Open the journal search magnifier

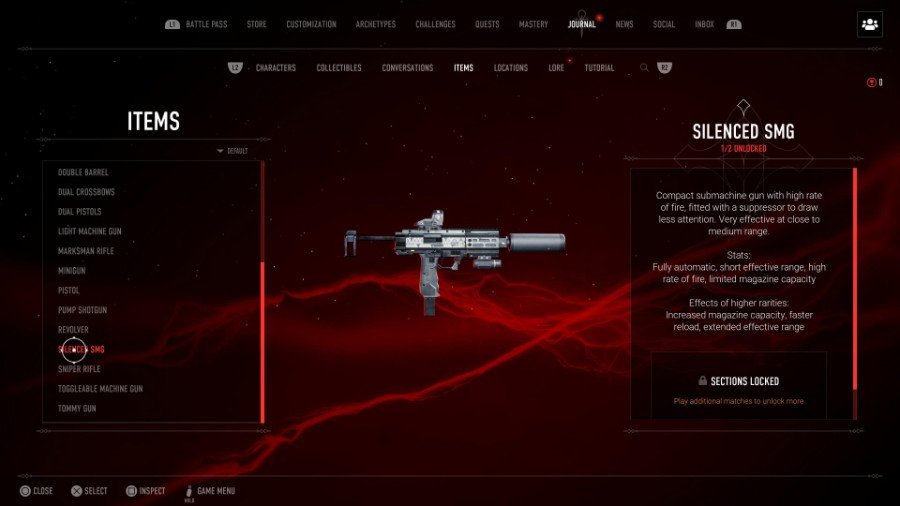(x=644, y=68)
